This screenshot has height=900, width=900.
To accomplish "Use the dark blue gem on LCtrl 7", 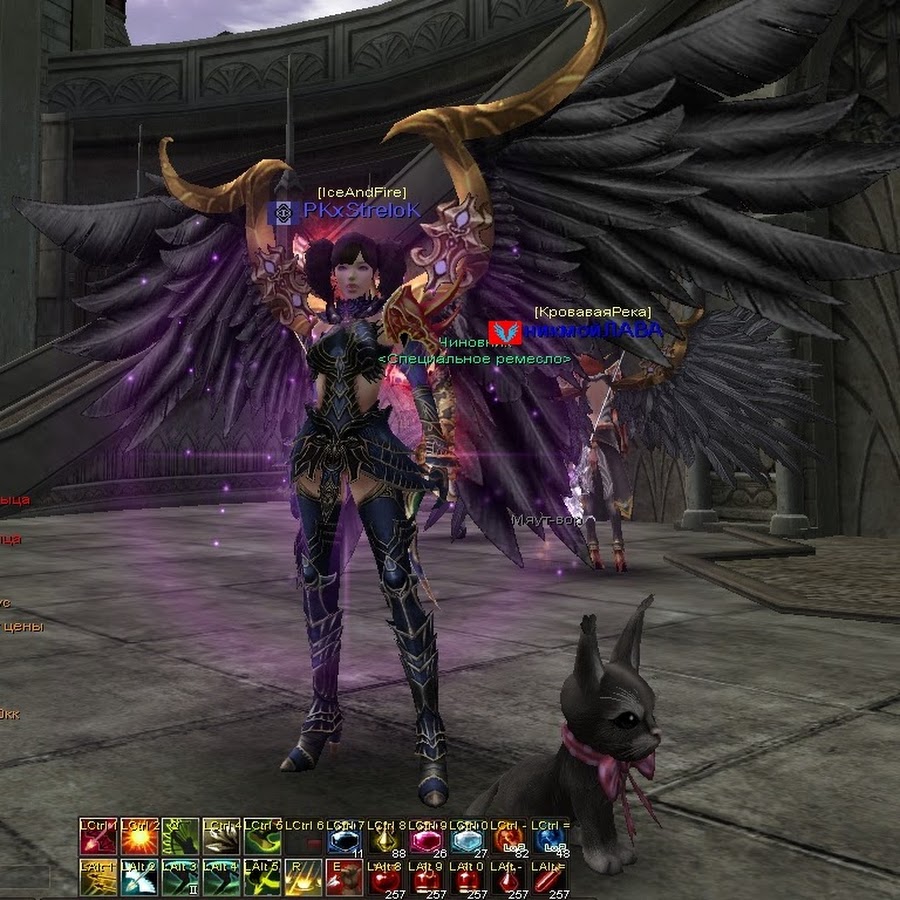I will click(345, 840).
